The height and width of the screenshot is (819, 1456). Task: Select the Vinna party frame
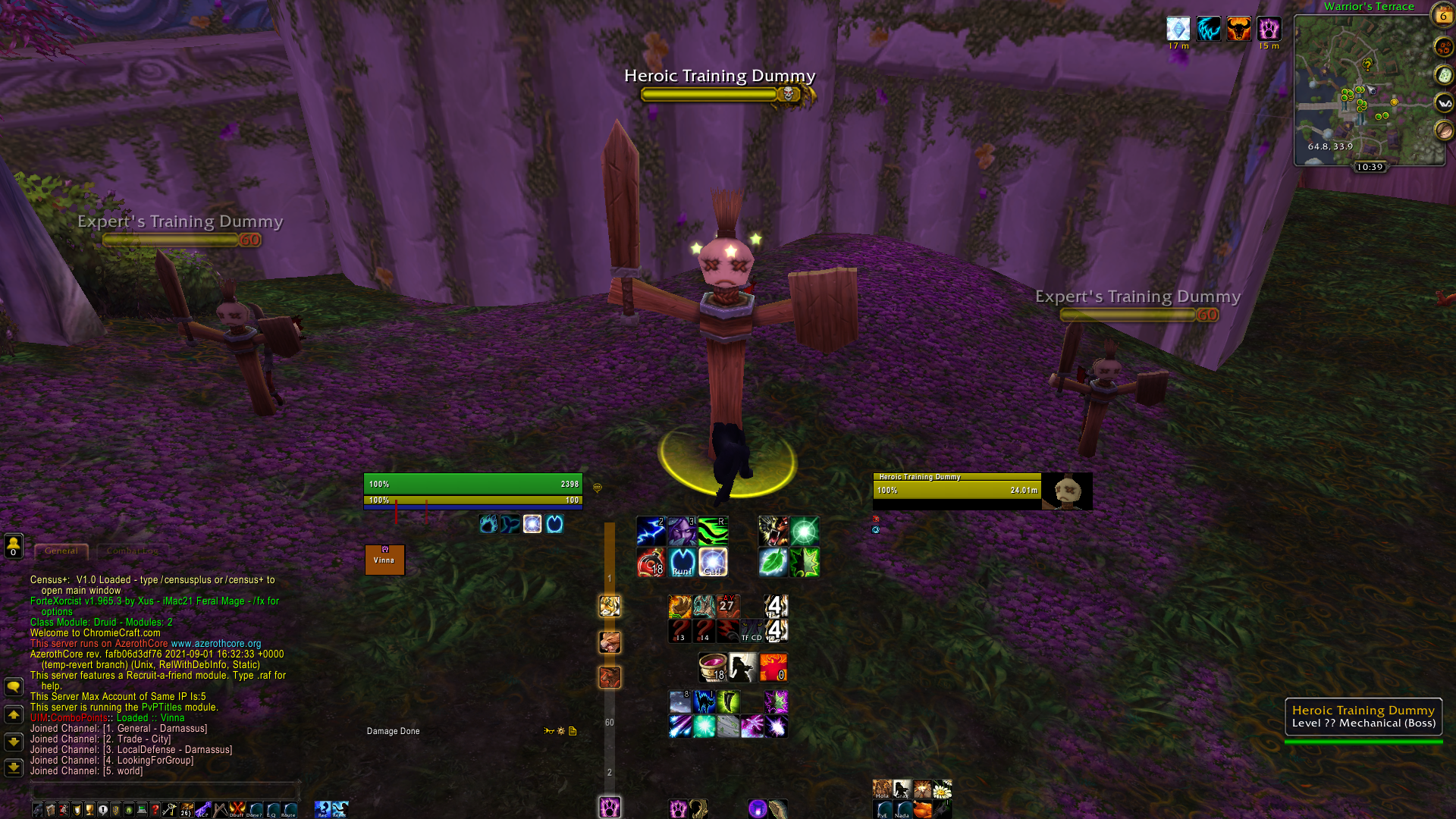384,560
